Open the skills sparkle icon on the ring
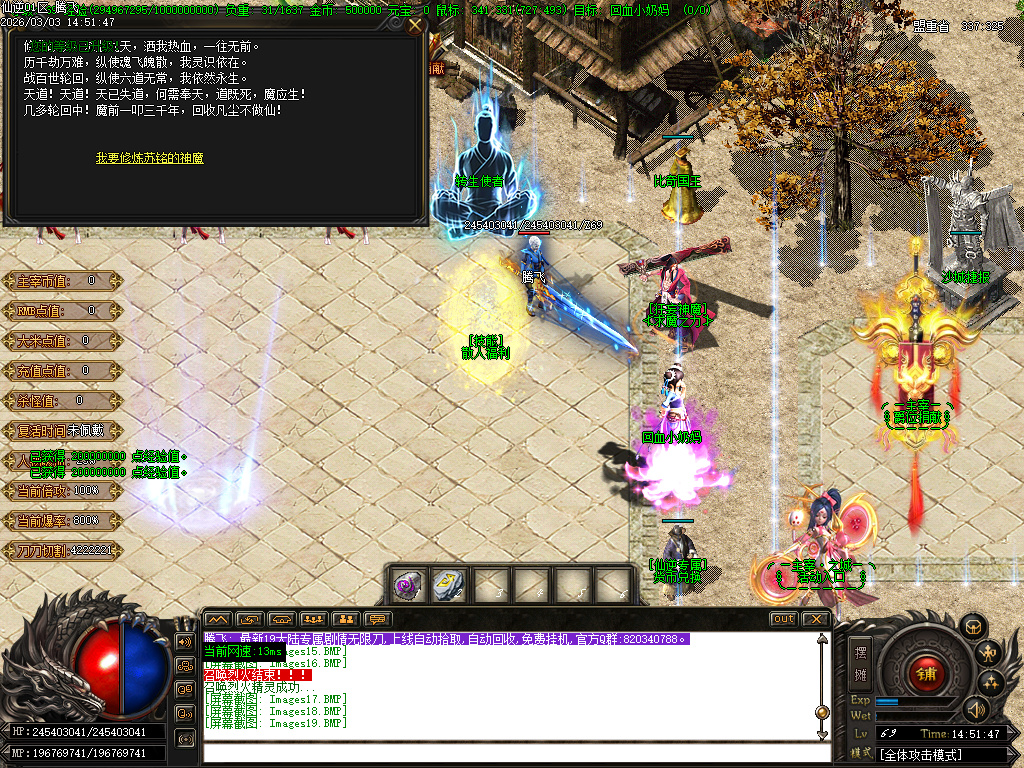Screen dimensions: 1024x768 tap(992, 683)
